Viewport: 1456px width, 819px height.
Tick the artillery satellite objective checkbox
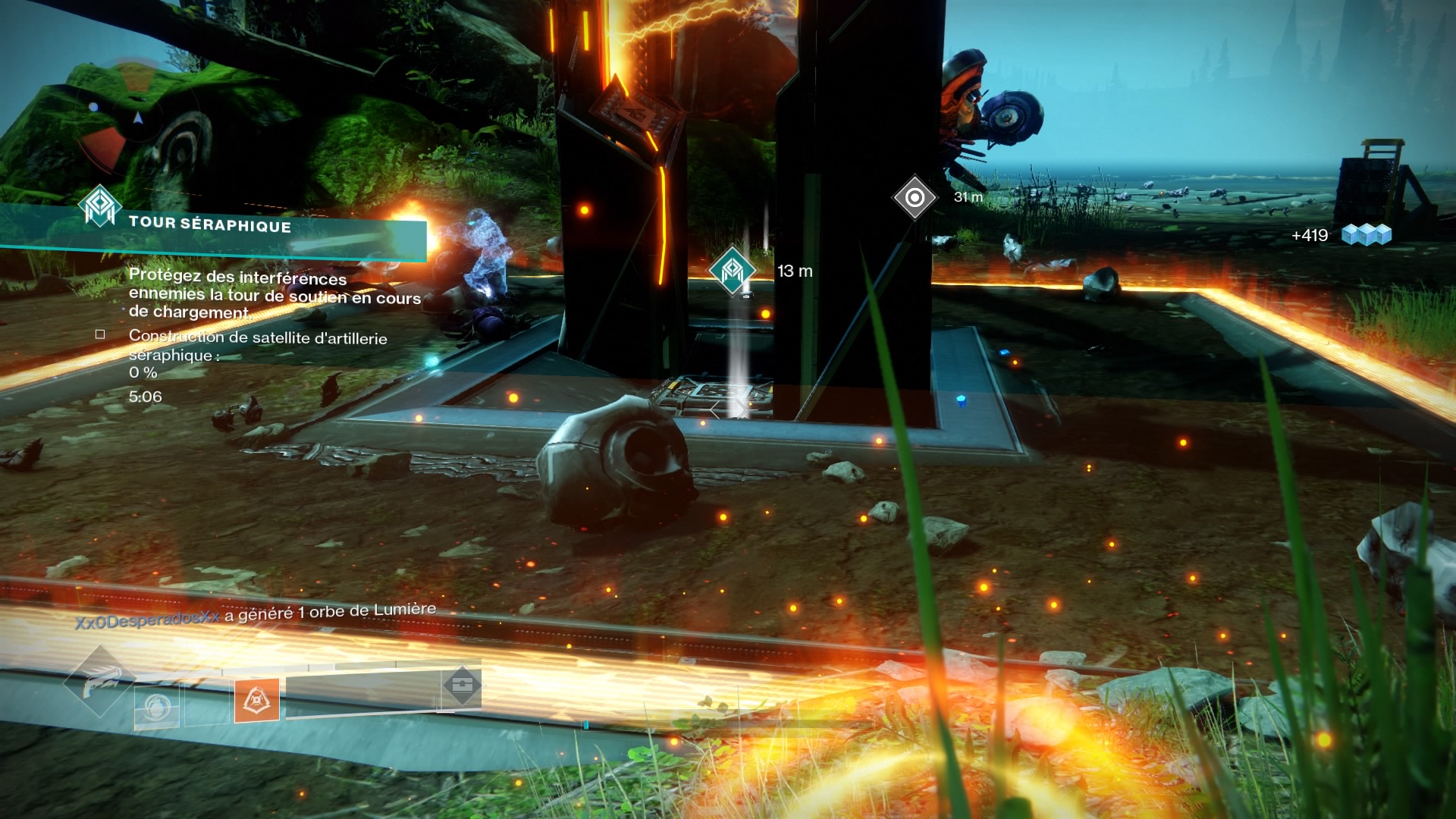pyautogui.click(x=100, y=334)
